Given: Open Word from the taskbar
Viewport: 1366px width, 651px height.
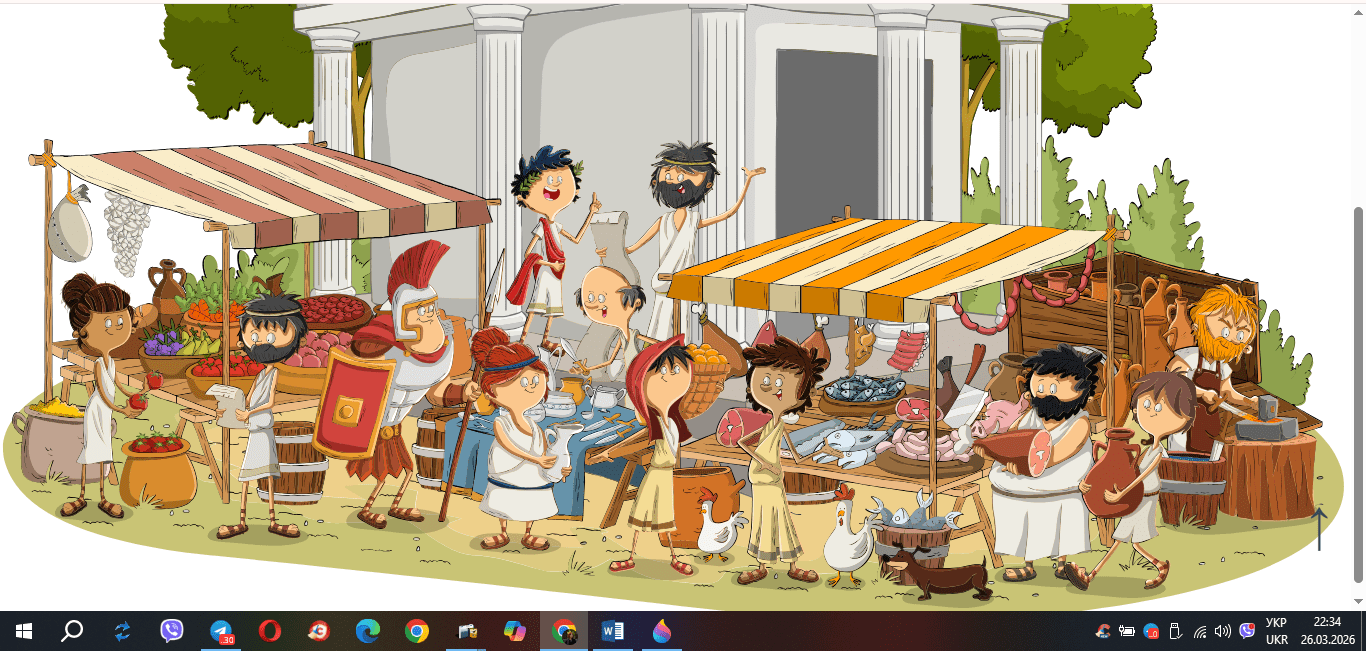Looking at the screenshot, I should (613, 631).
